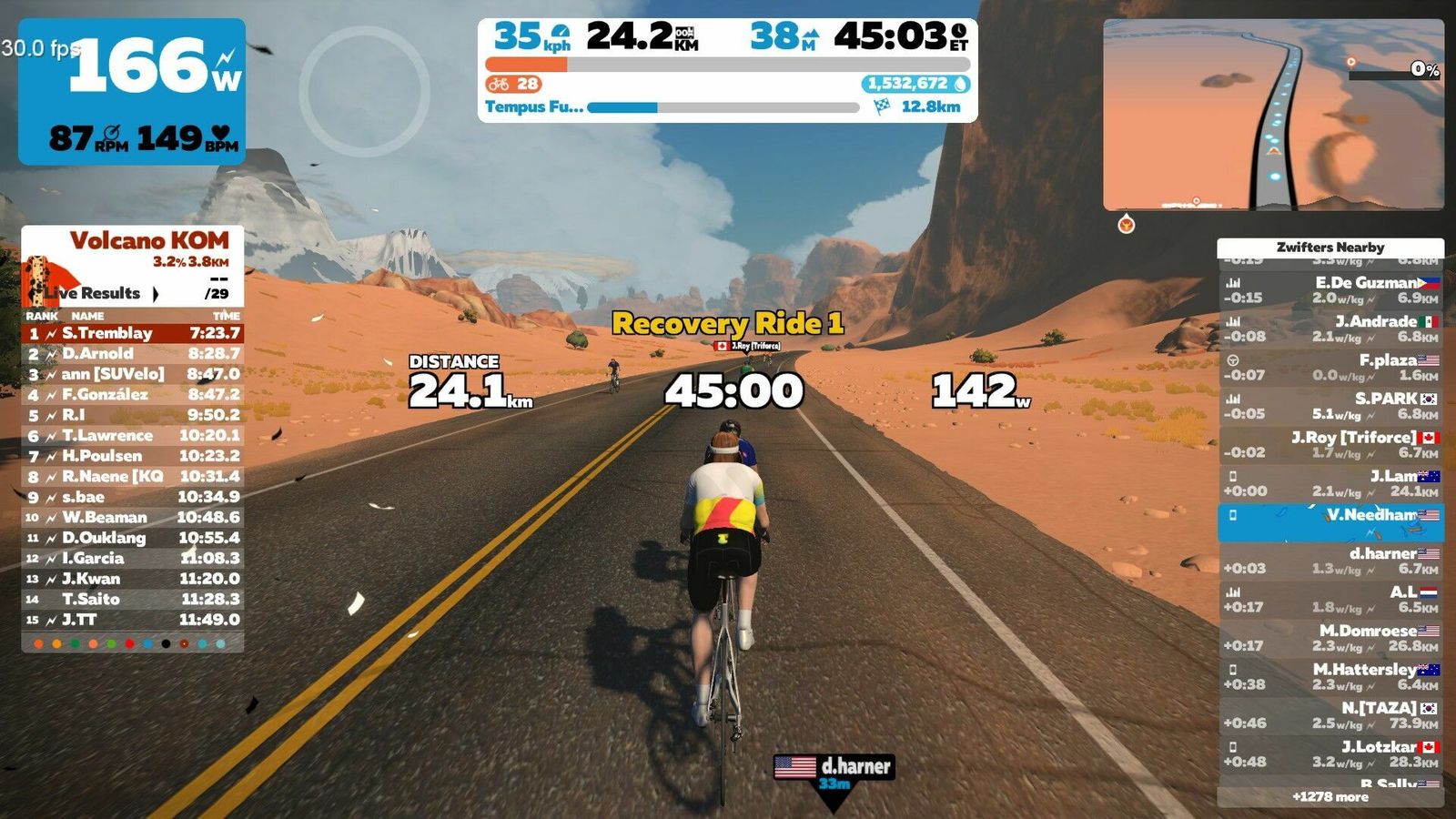View d.harner in the nearby list
The height and width of the screenshot is (819, 1456).
point(1330,561)
